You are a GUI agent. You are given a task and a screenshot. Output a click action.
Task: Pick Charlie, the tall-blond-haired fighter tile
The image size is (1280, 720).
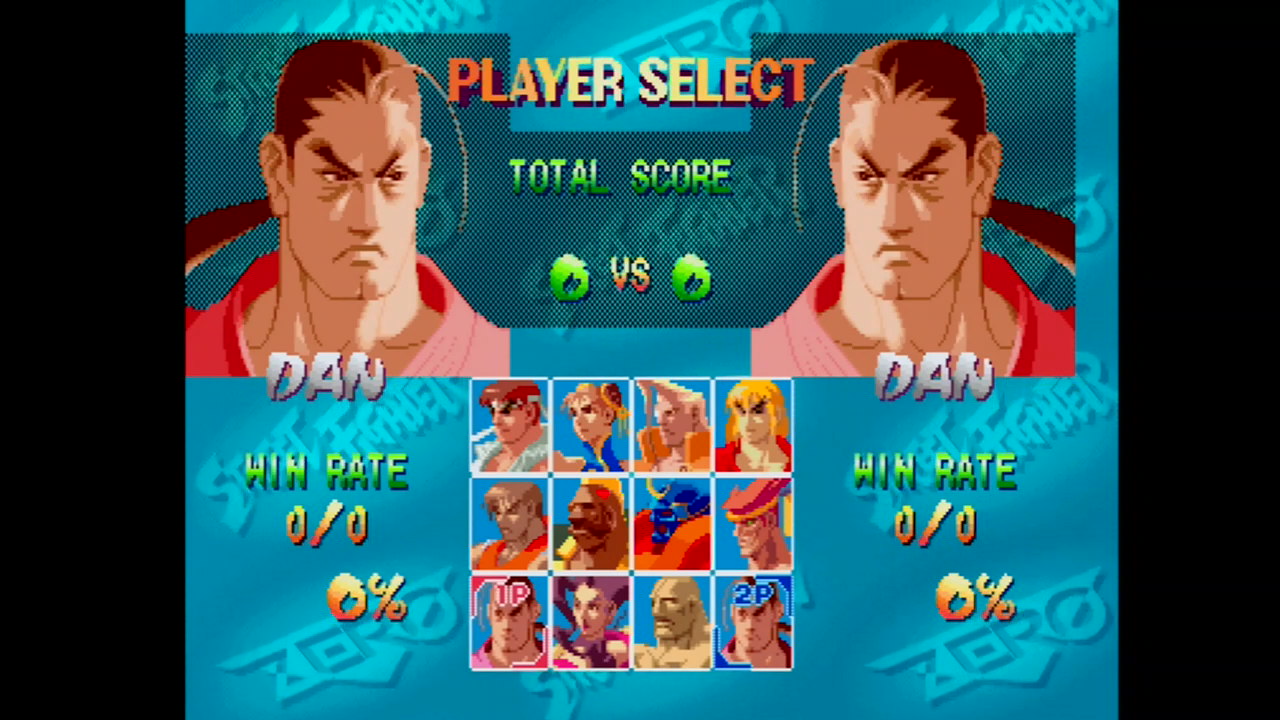(x=672, y=425)
